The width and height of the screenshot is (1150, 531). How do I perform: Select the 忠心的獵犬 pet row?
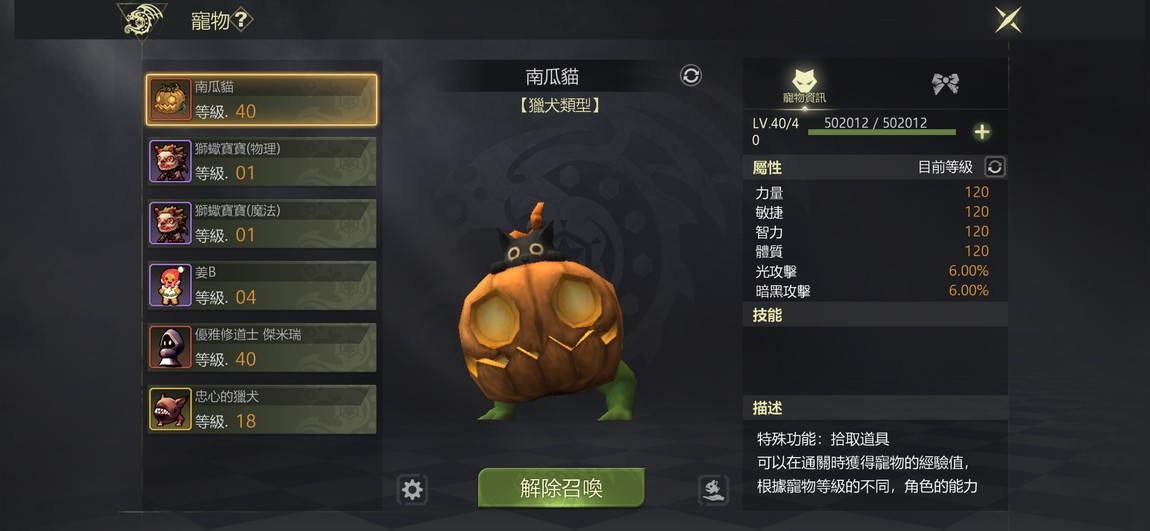click(x=262, y=409)
